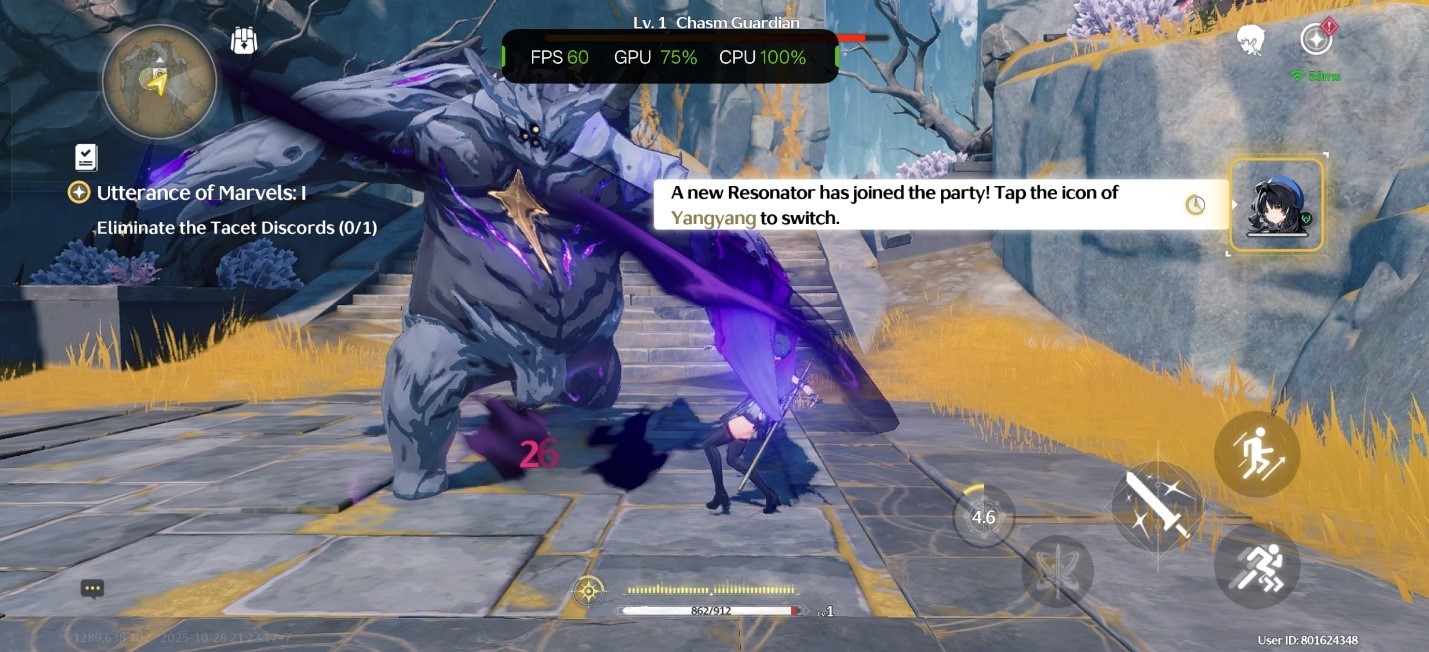Image resolution: width=1429 pixels, height=652 pixels.
Task: Activate the jump button with the leaping figure
Action: point(1256,455)
